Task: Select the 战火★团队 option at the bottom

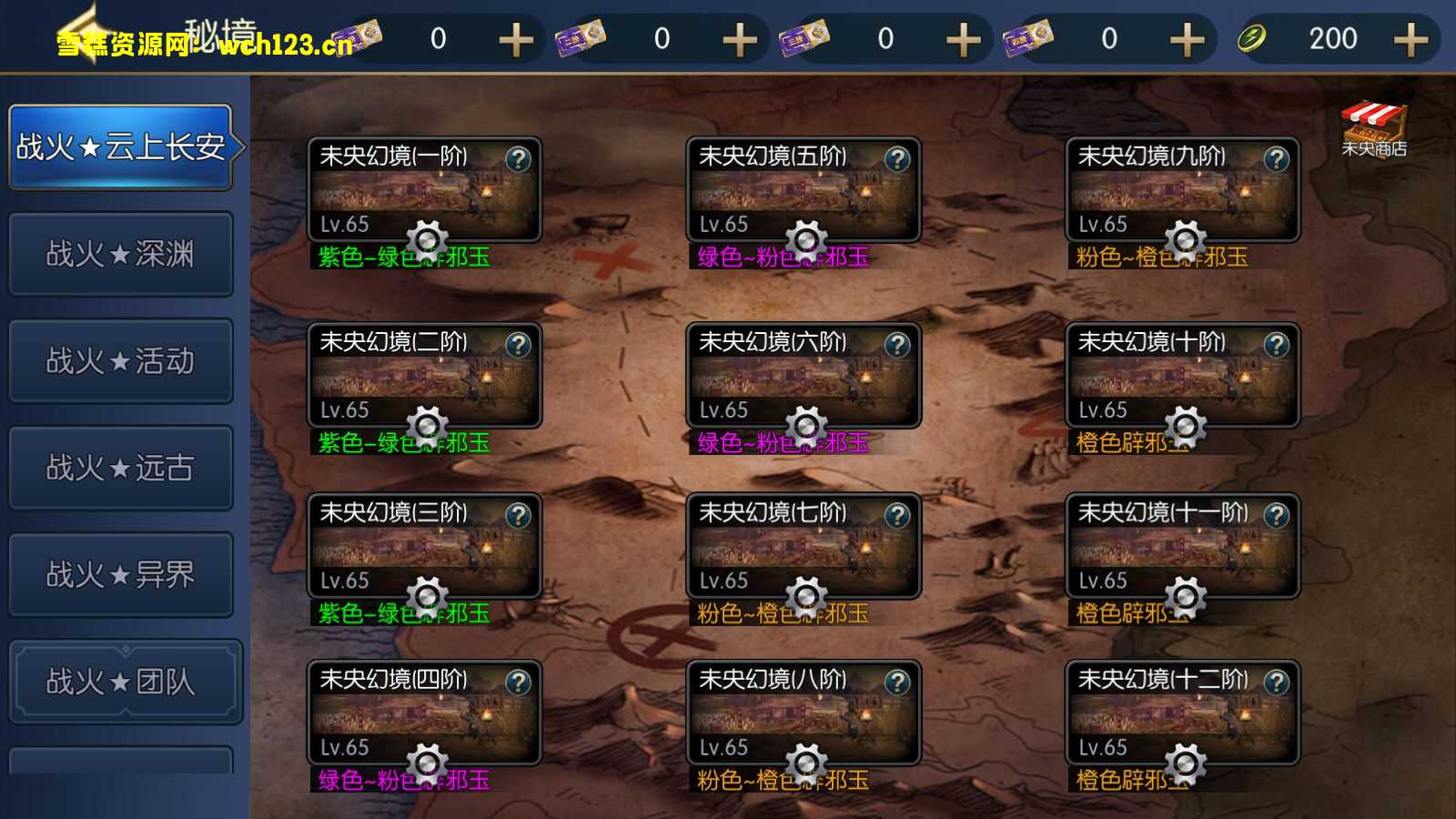Action: (121, 680)
